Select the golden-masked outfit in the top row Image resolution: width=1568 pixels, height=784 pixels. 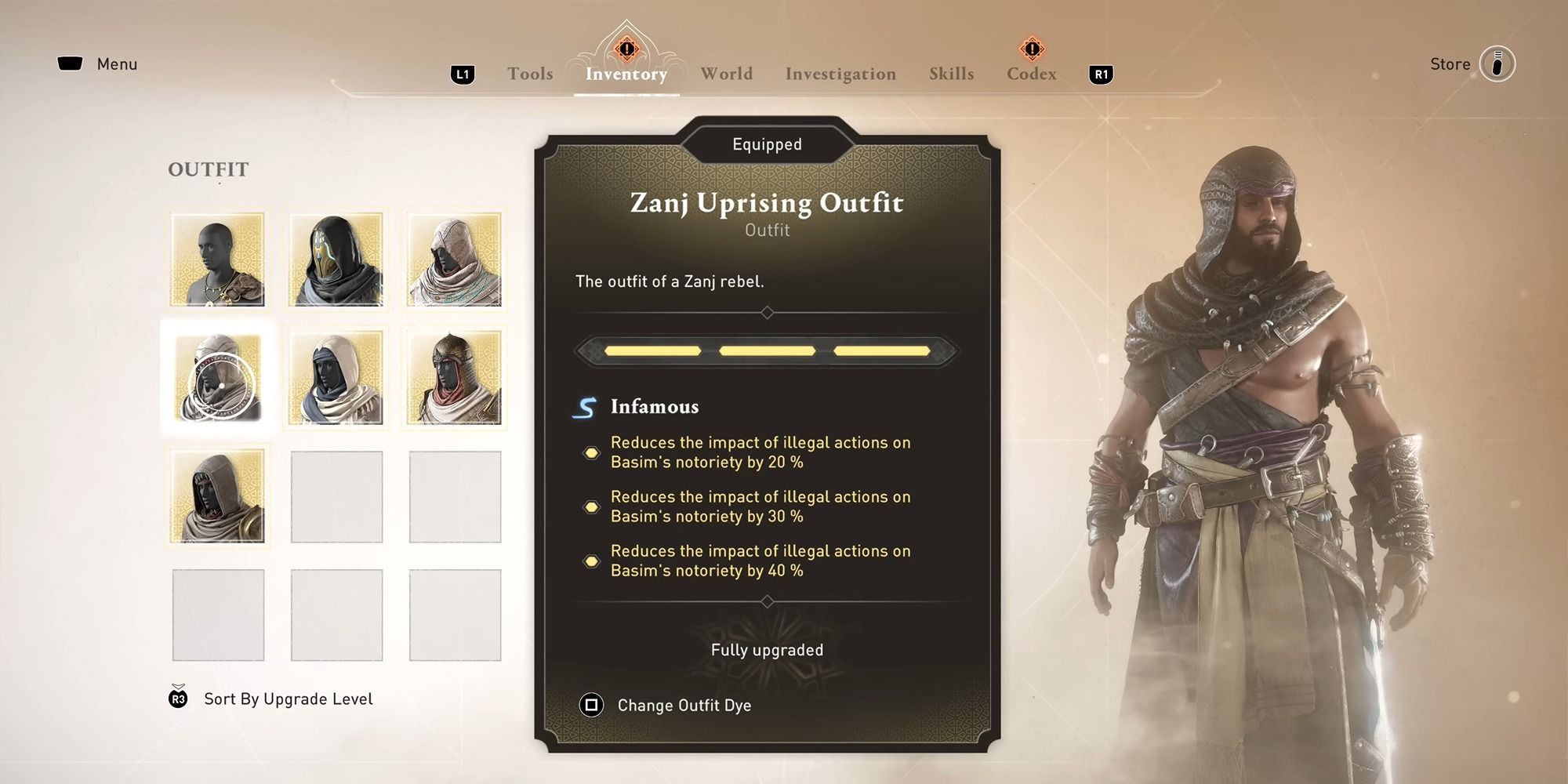336,259
